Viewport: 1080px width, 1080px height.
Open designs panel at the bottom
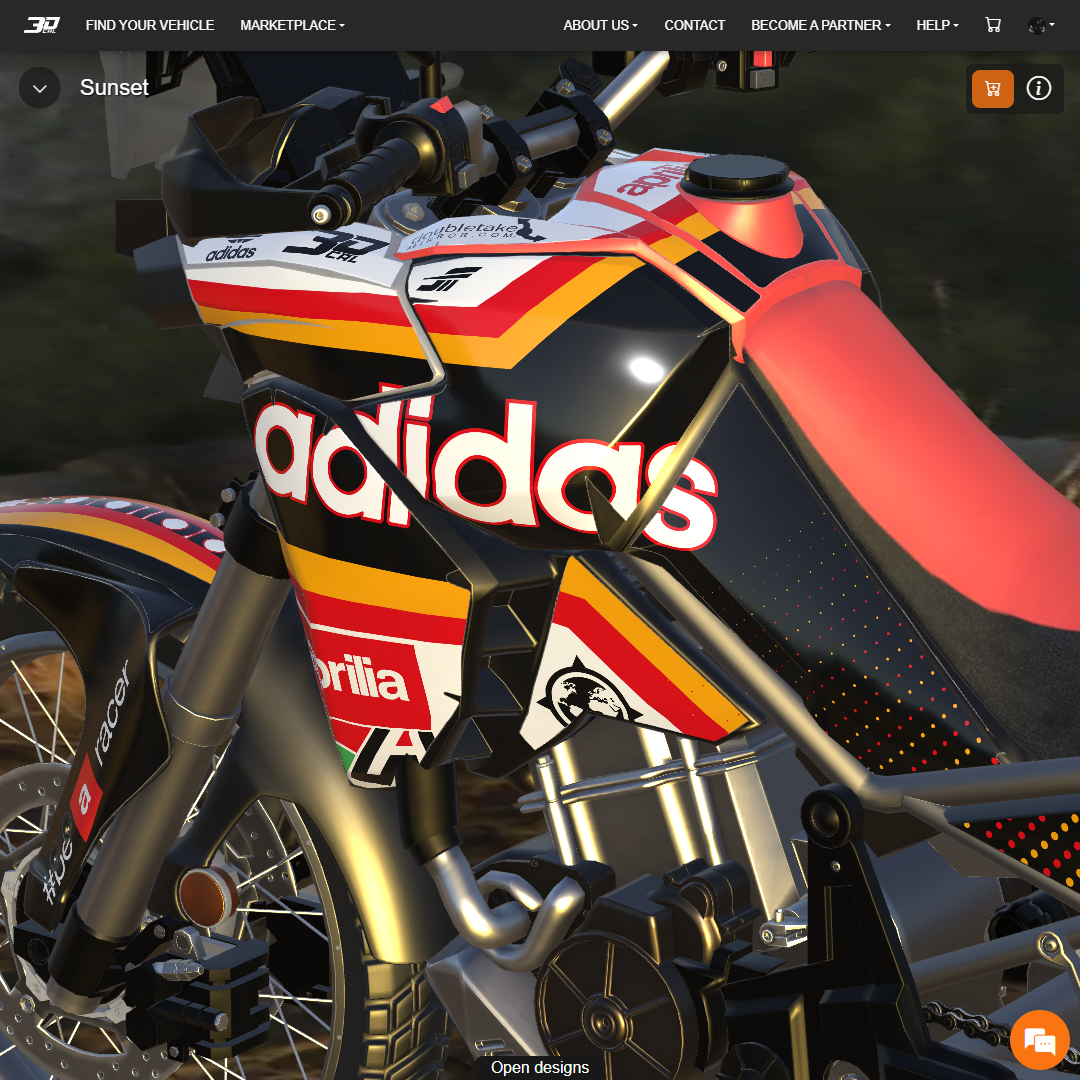point(540,1067)
